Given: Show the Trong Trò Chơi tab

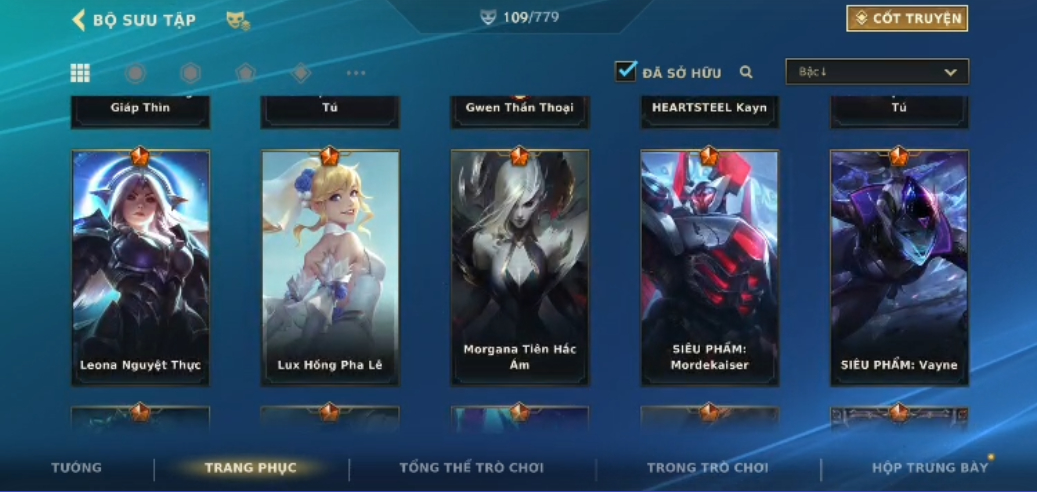Looking at the screenshot, I should pyautogui.click(x=707, y=468).
